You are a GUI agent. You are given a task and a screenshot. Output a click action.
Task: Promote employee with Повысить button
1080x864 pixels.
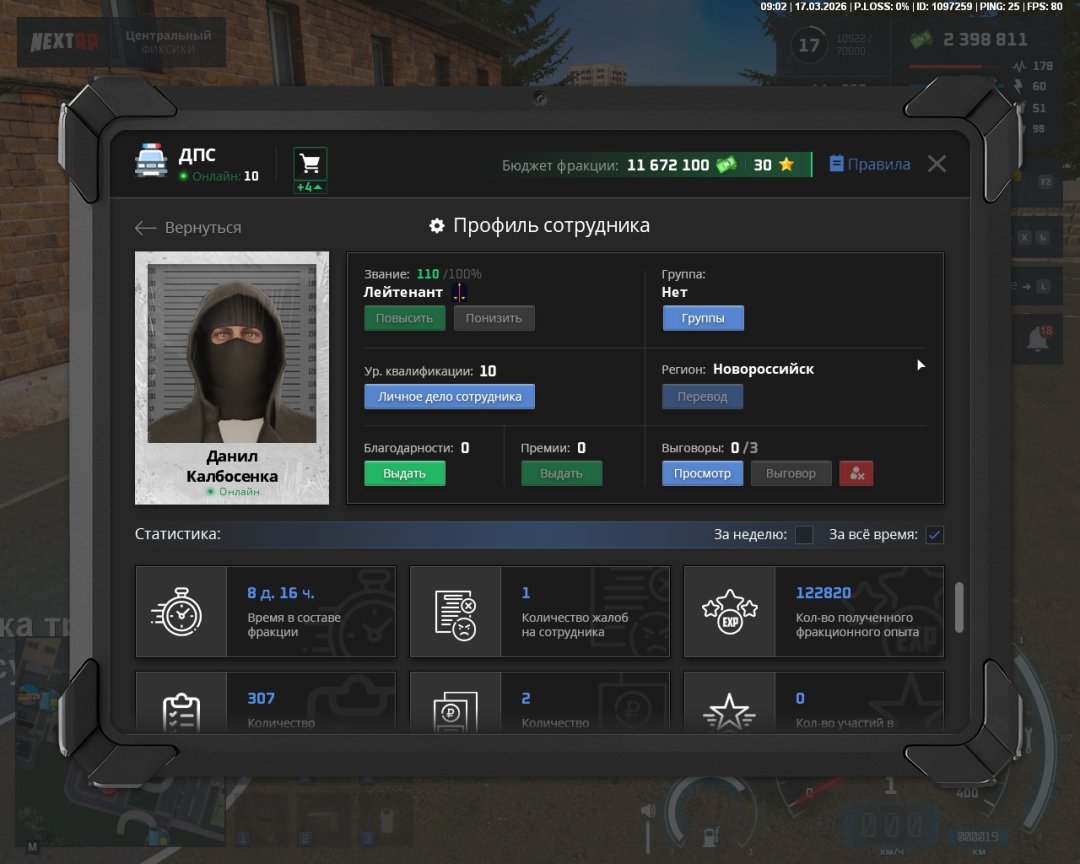(x=404, y=318)
